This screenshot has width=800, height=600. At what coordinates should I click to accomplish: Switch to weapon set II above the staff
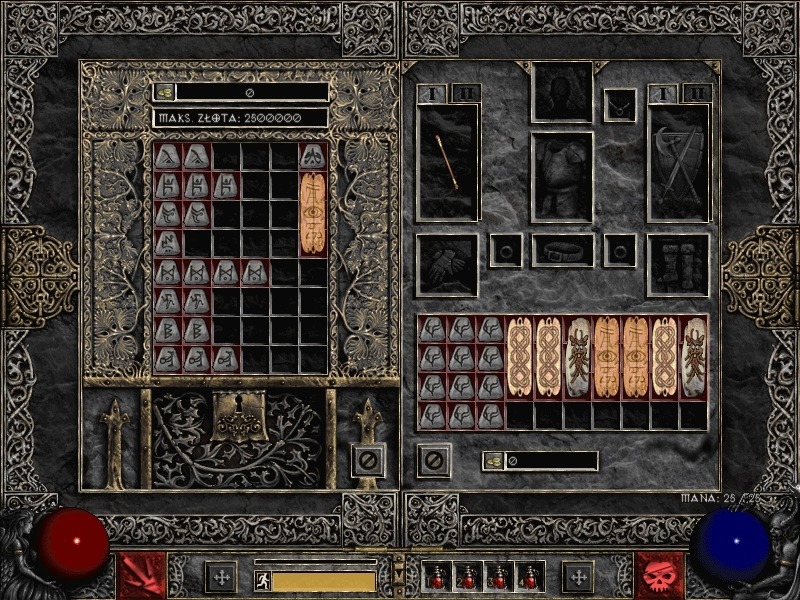pos(467,93)
